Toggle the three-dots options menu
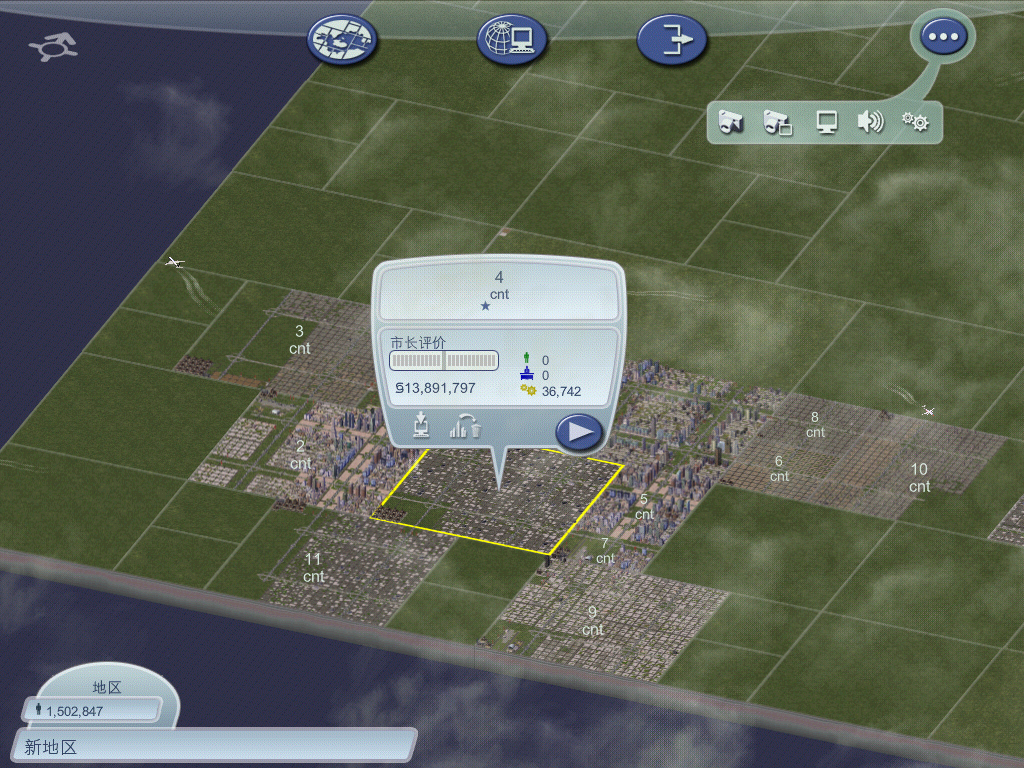 (x=944, y=37)
